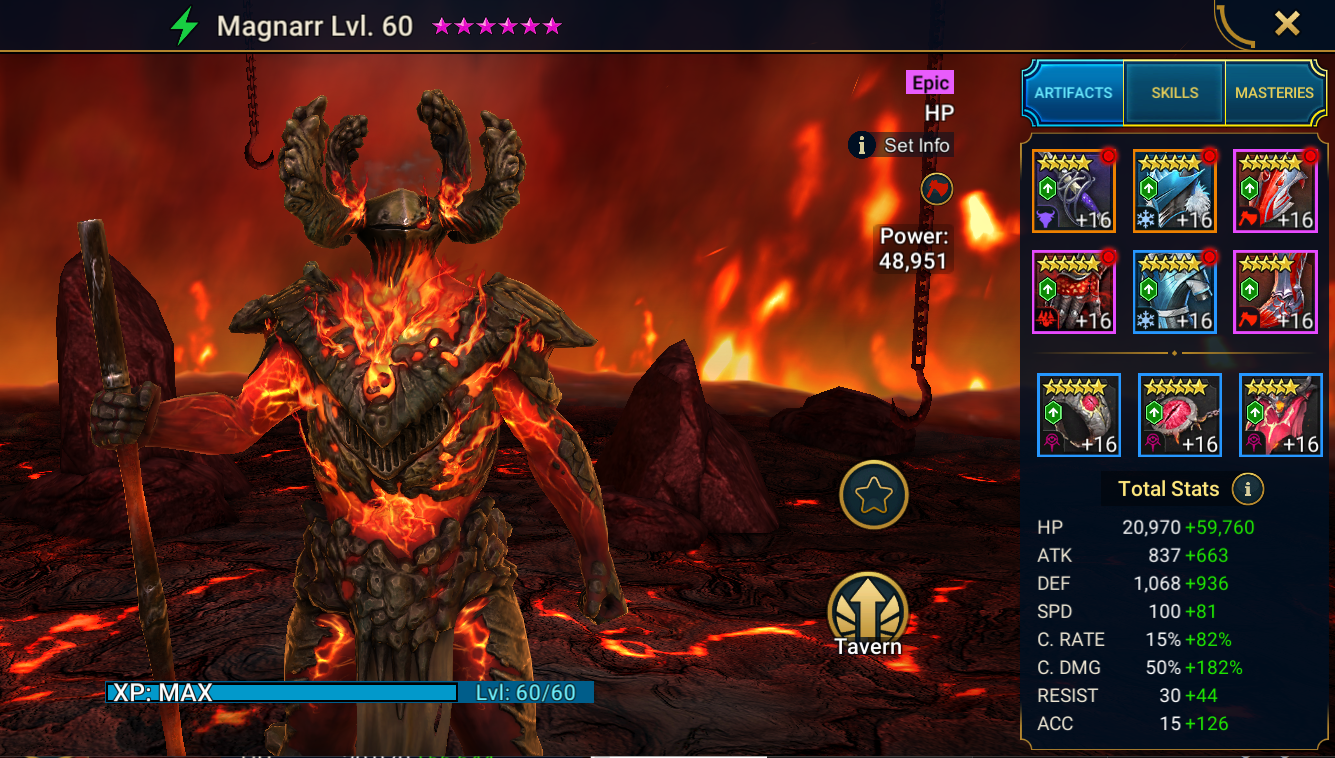View the equipped shield artifact

coord(1275,190)
